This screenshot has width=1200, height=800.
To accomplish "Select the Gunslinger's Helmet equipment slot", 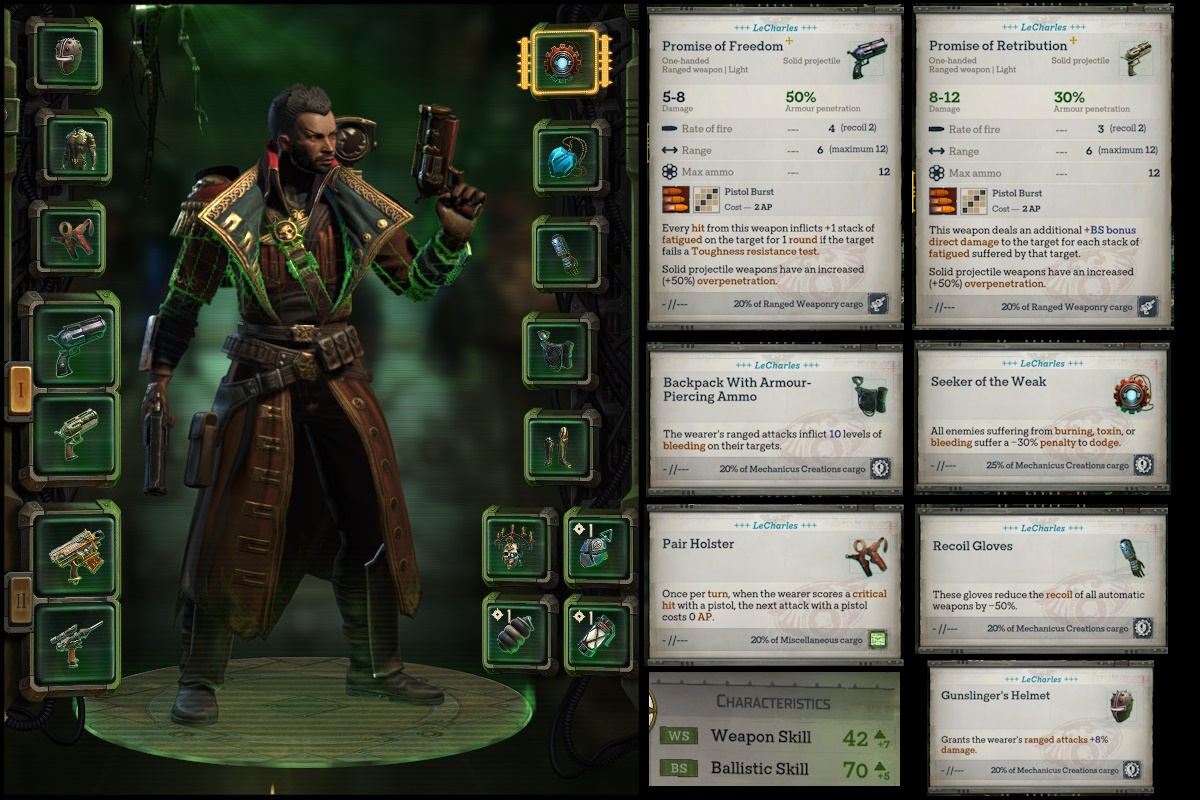I will 69,54.
